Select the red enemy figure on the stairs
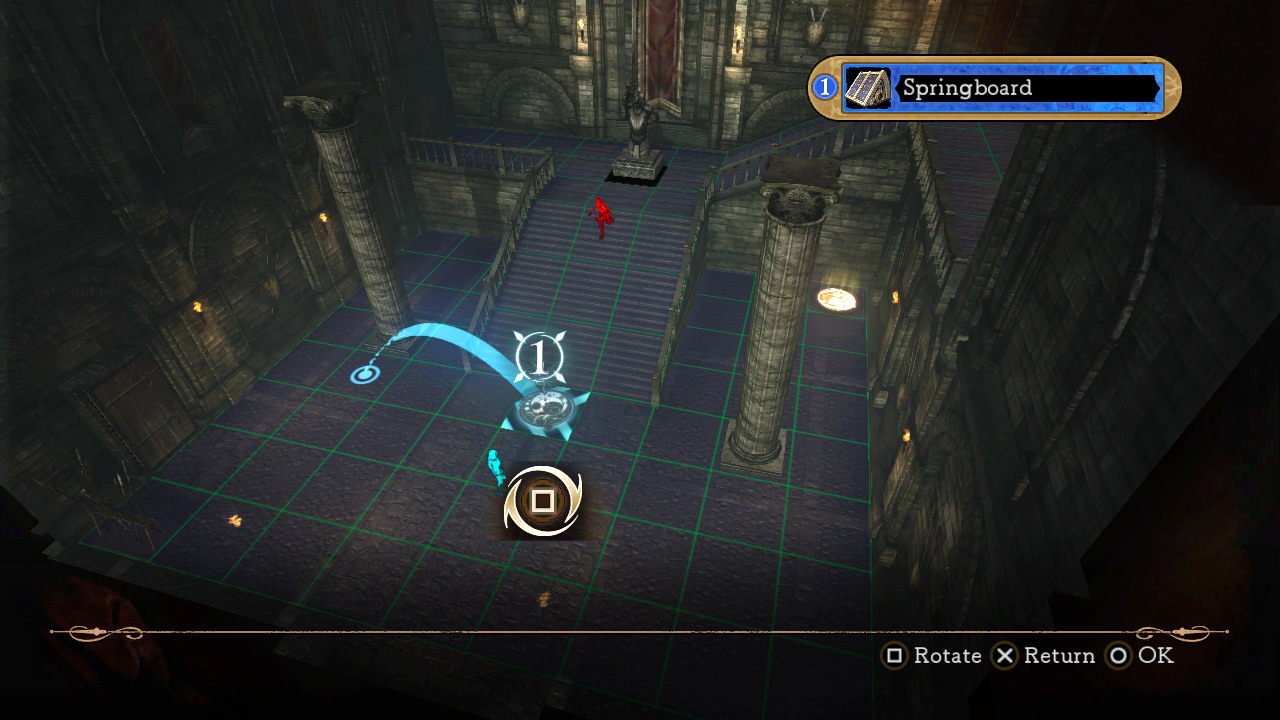The image size is (1280, 720). click(x=600, y=218)
